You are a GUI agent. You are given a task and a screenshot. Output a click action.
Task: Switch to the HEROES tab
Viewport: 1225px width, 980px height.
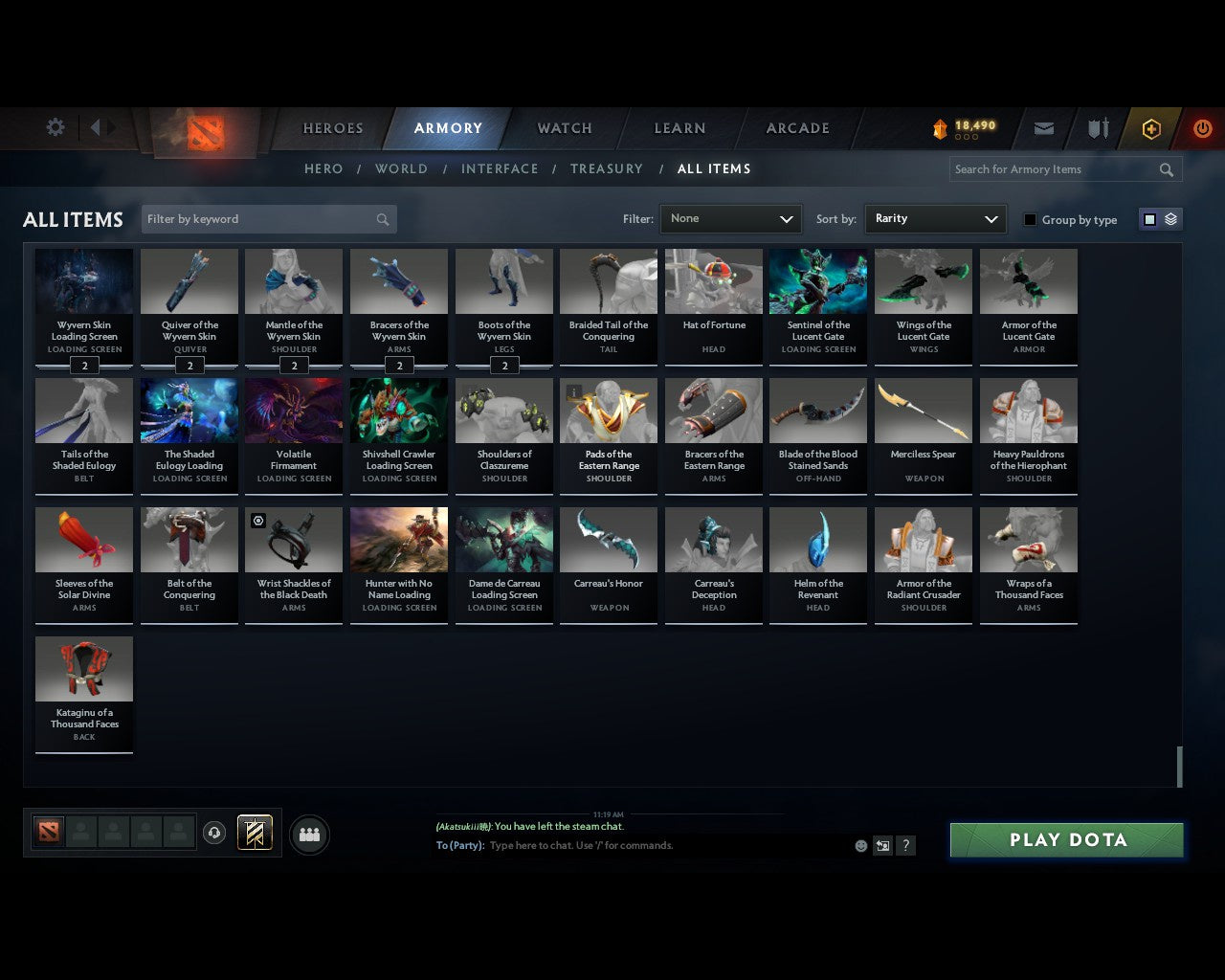(x=332, y=127)
